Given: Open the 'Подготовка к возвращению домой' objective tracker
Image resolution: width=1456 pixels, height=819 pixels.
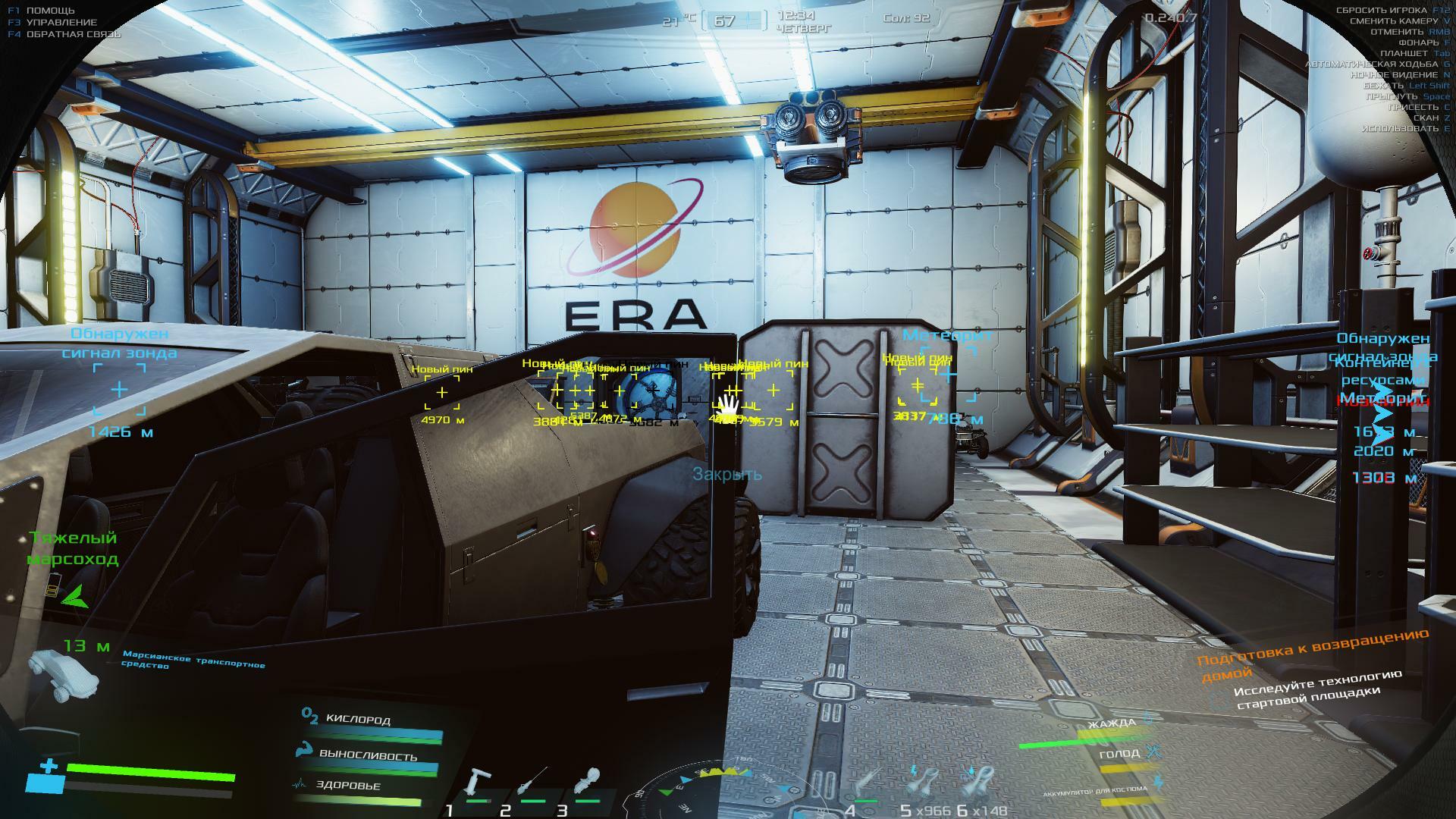Looking at the screenshot, I should 1312,653.
